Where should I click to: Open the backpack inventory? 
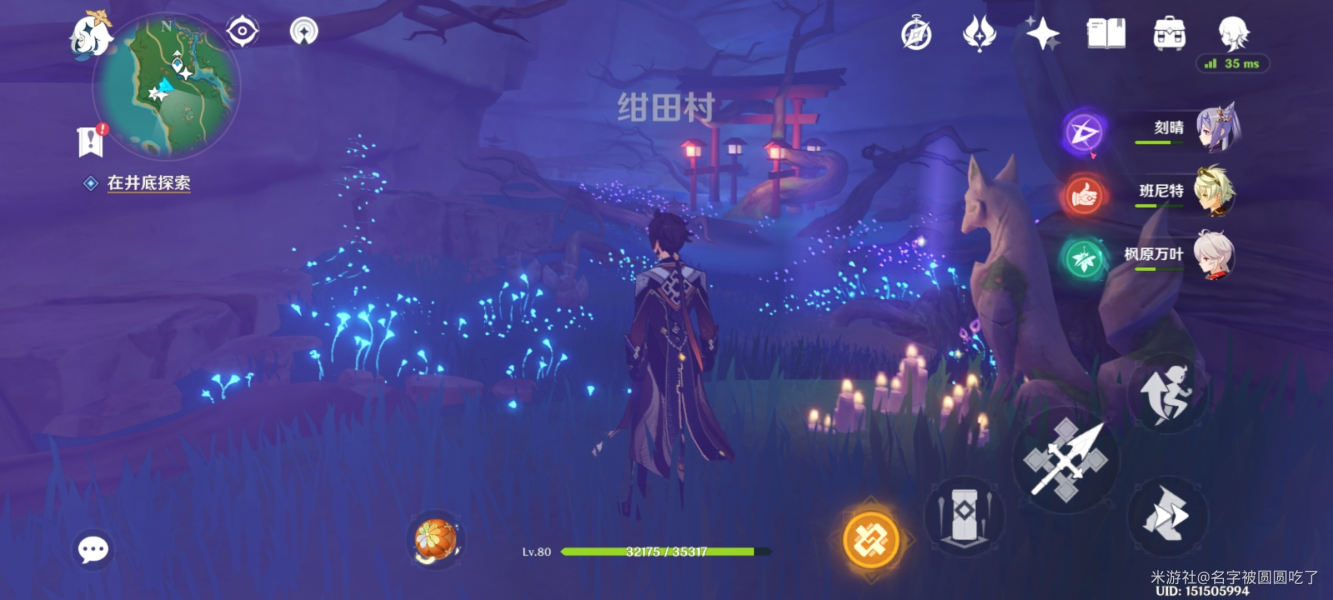[x=1168, y=34]
